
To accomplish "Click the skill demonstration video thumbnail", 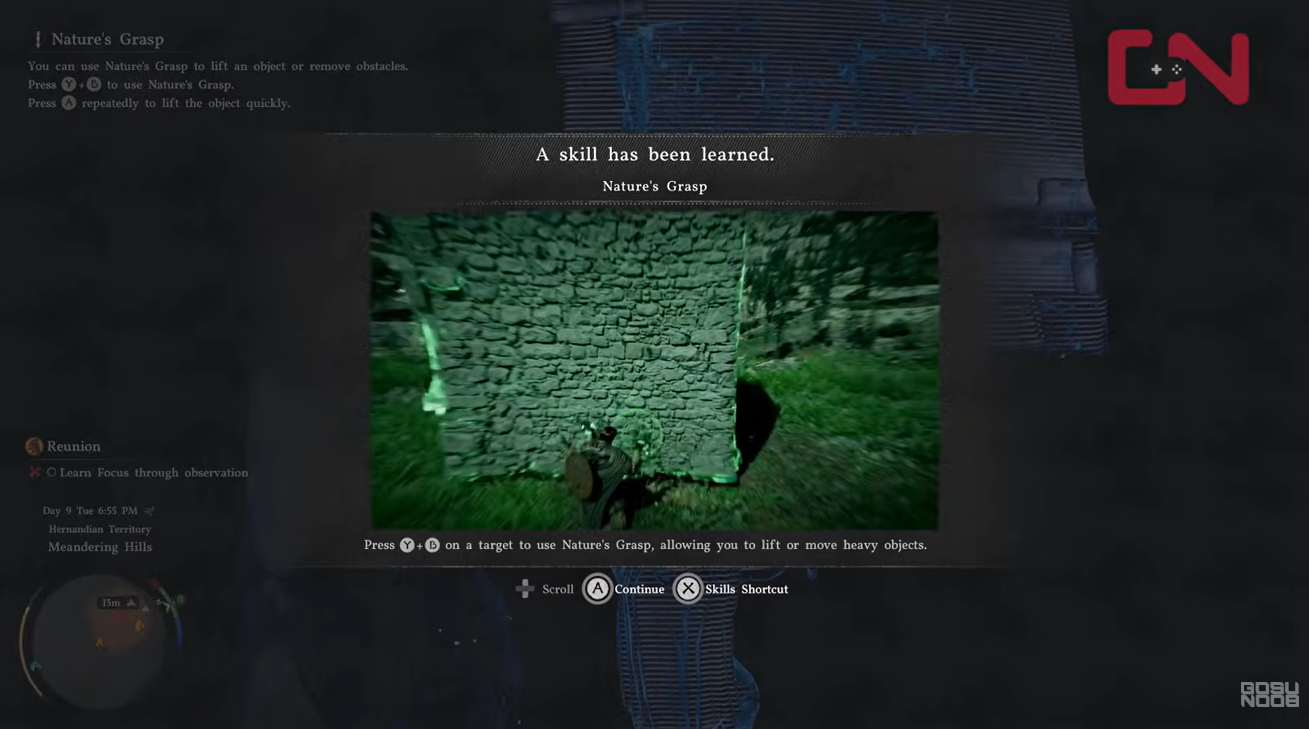I will click(654, 369).
